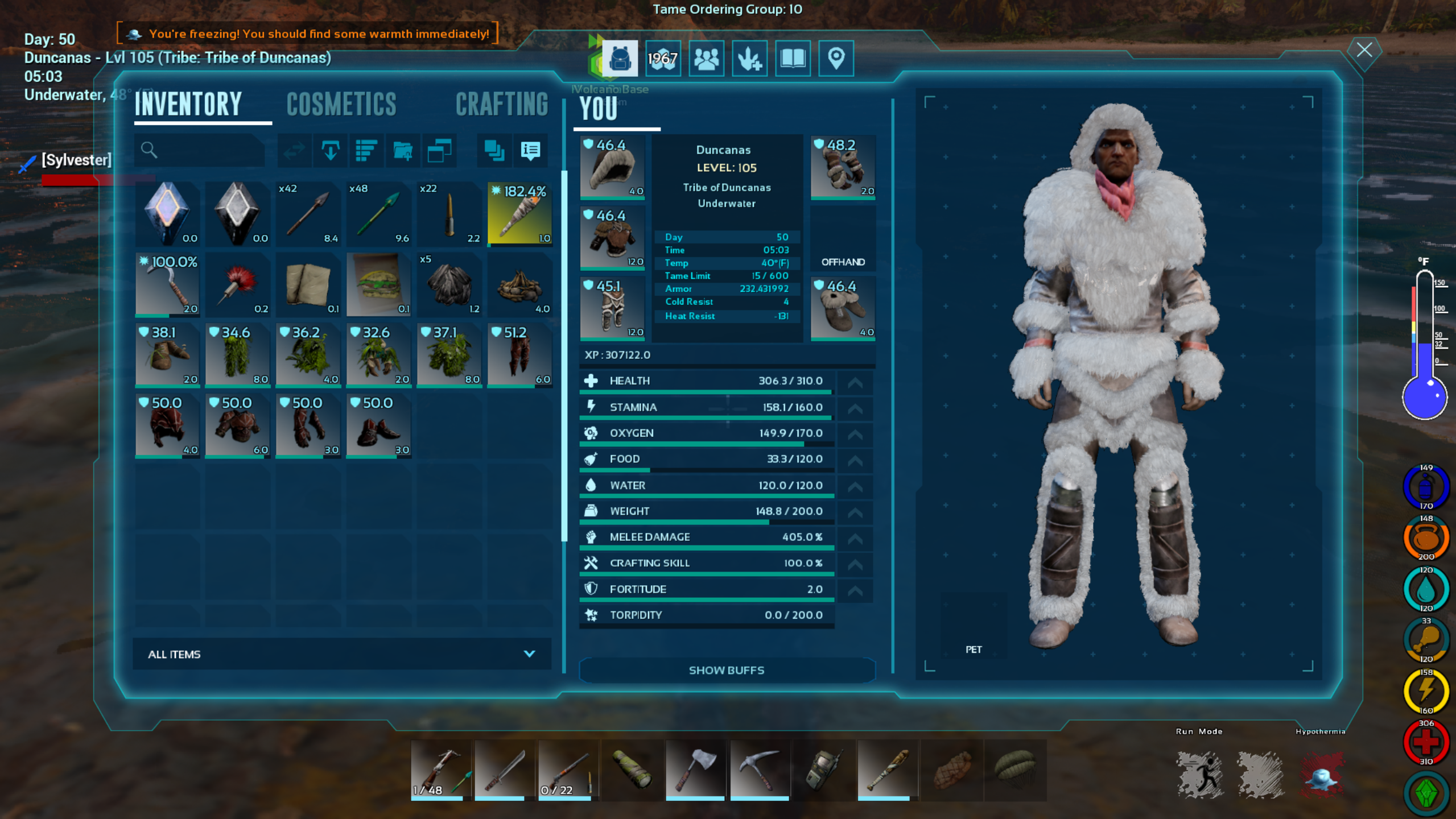
Task: Raise the Fortitude stat
Action: [x=855, y=590]
